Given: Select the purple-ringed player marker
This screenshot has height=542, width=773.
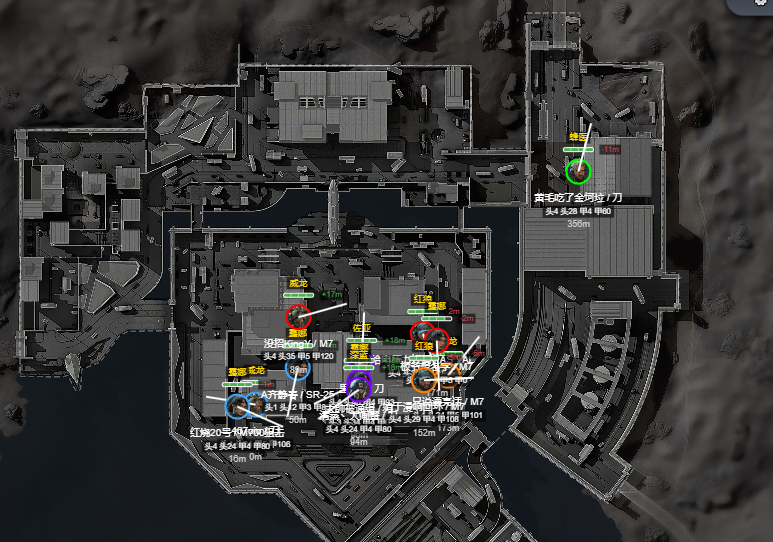Looking at the screenshot, I should click(357, 387).
